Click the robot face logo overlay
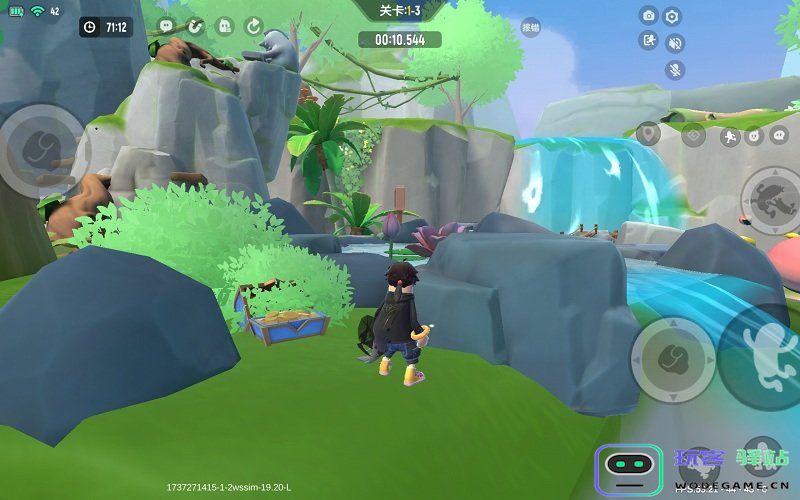800x500 pixels. pyautogui.click(x=629, y=467)
